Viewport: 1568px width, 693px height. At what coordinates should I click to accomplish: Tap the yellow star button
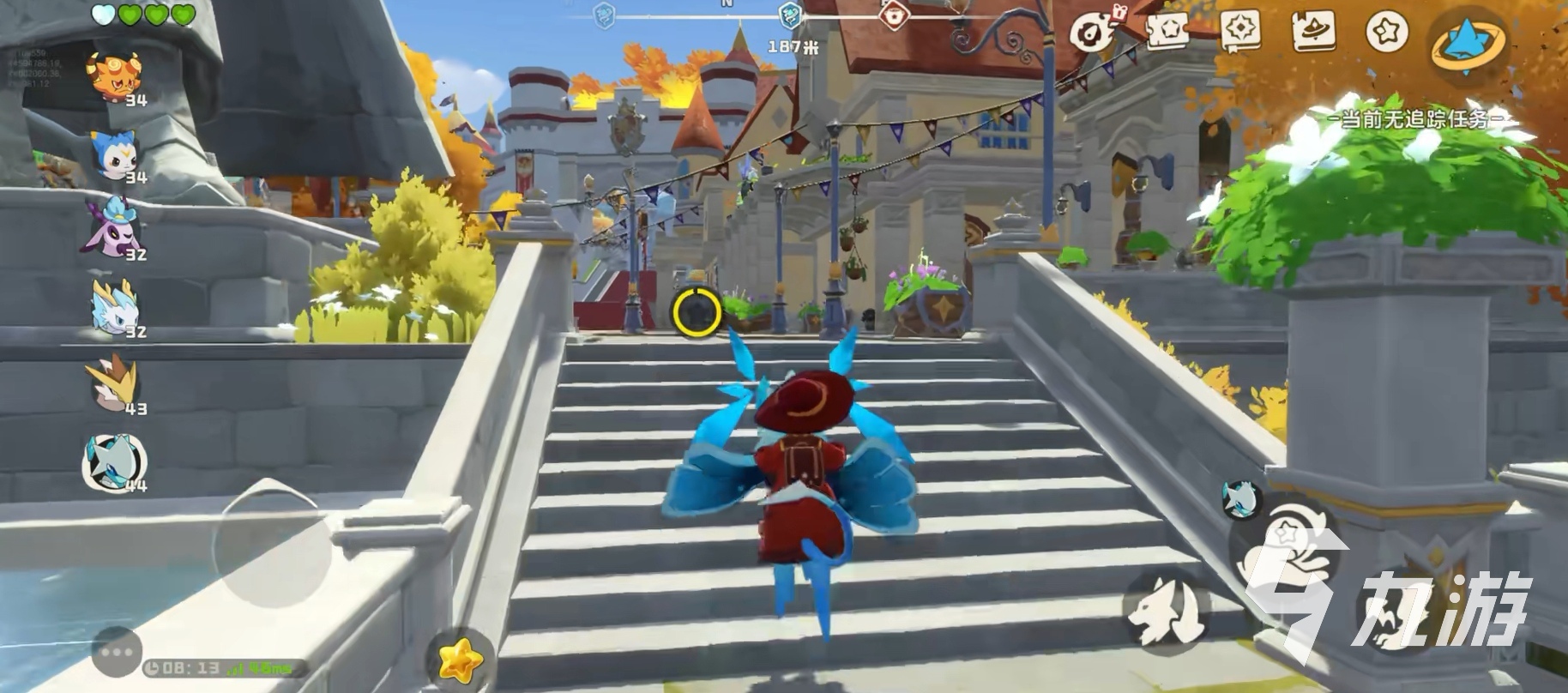pos(460,660)
